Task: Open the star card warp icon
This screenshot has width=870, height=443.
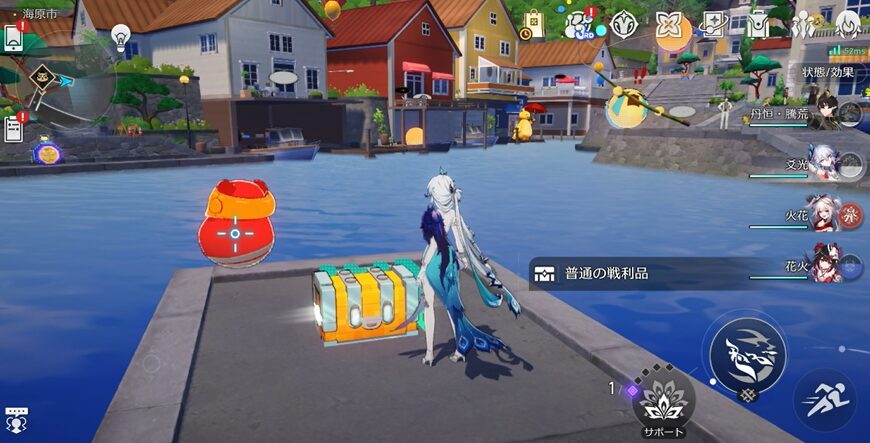Action: (x=714, y=23)
